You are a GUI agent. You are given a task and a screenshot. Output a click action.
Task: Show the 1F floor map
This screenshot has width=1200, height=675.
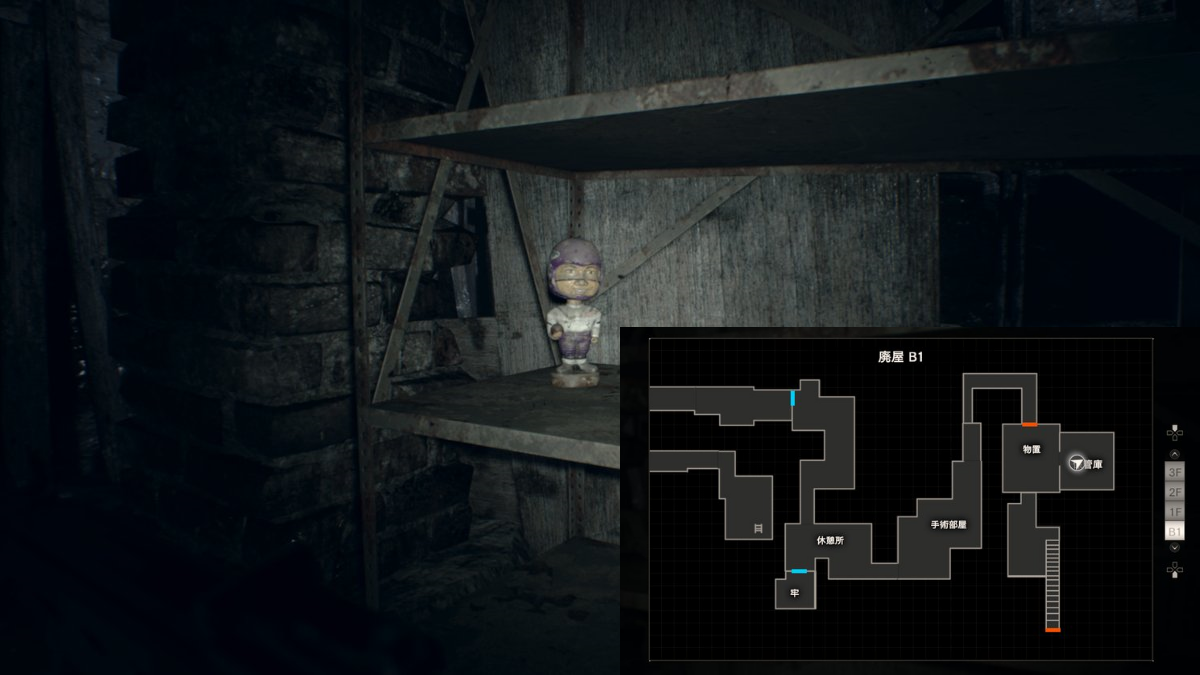pyautogui.click(x=1175, y=511)
